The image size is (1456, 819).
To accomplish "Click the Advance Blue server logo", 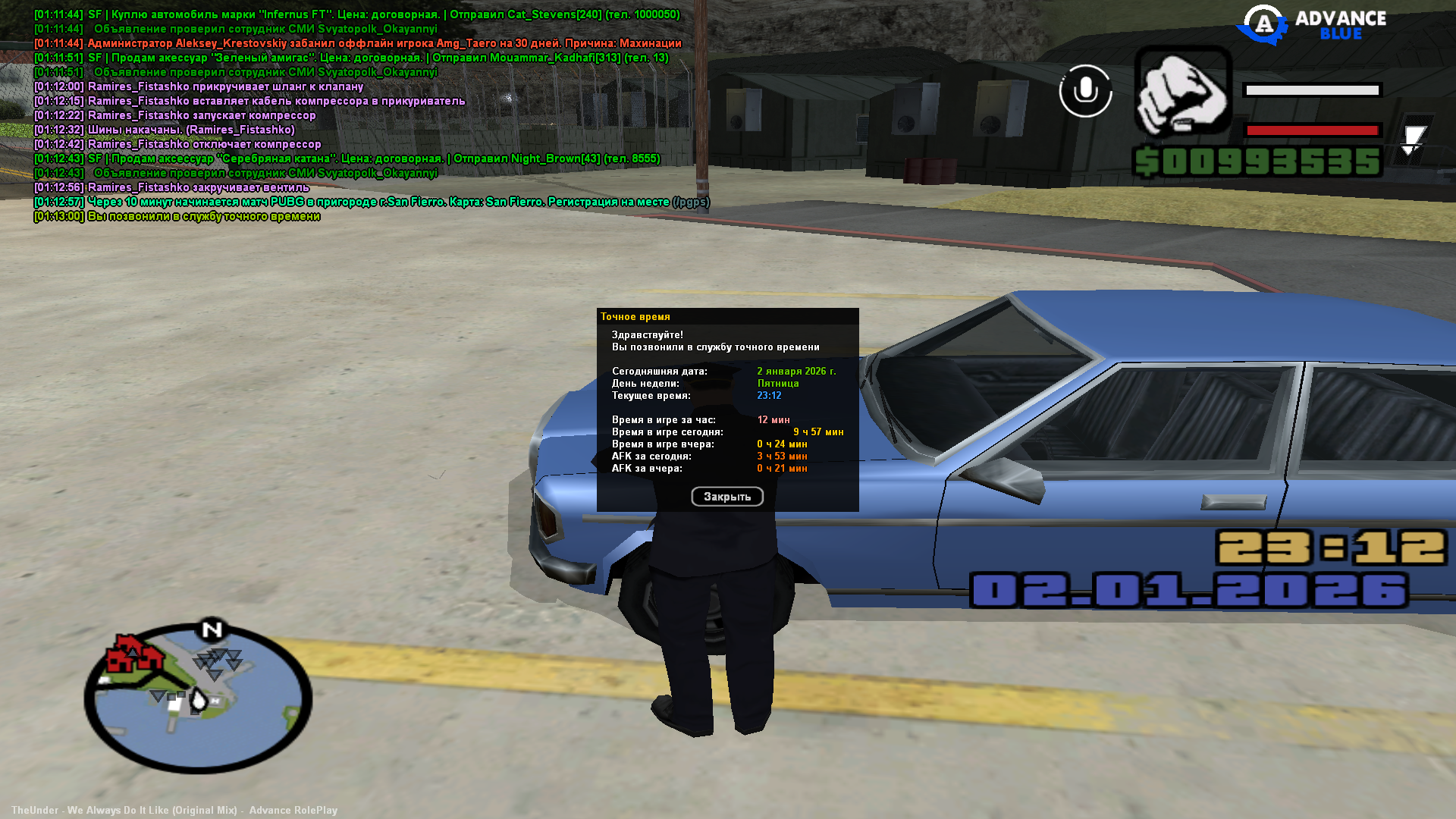I will 1311,25.
